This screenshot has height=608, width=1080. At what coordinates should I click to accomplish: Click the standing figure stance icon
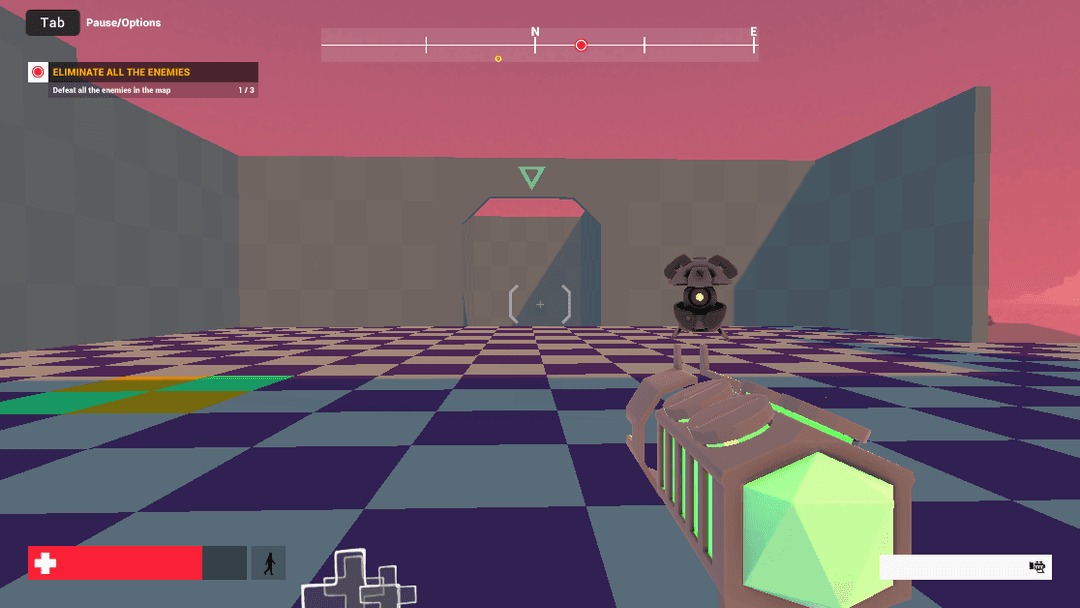tap(269, 563)
